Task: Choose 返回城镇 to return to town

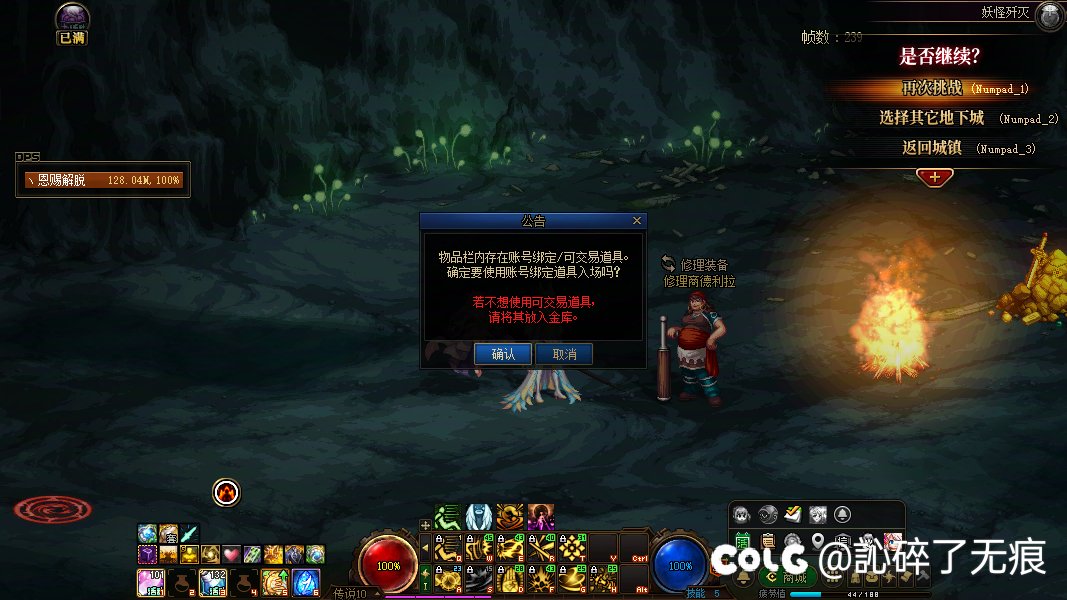Action: (x=932, y=148)
